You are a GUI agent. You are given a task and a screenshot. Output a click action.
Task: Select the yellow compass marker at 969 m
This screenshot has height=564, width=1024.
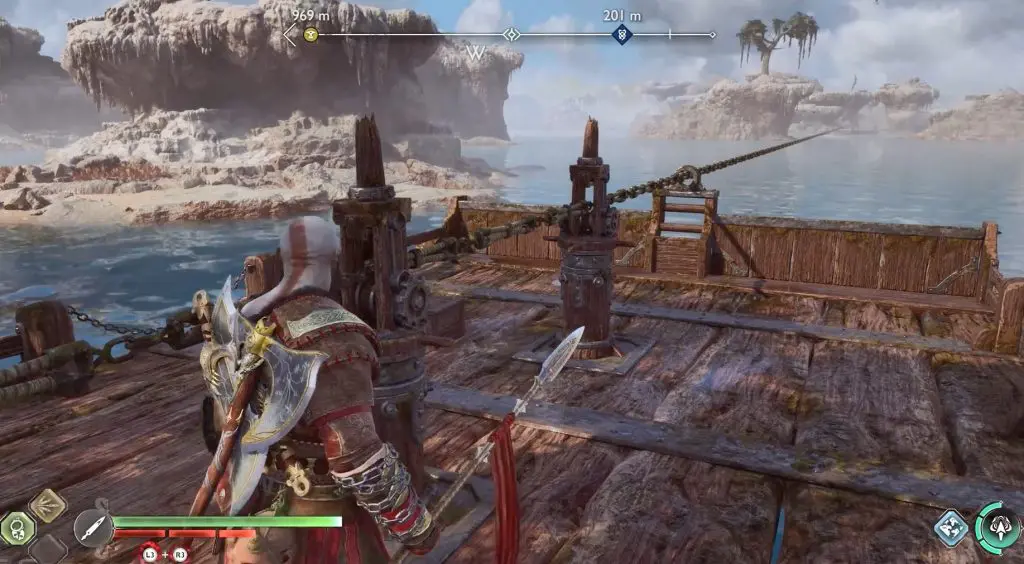pyautogui.click(x=311, y=35)
